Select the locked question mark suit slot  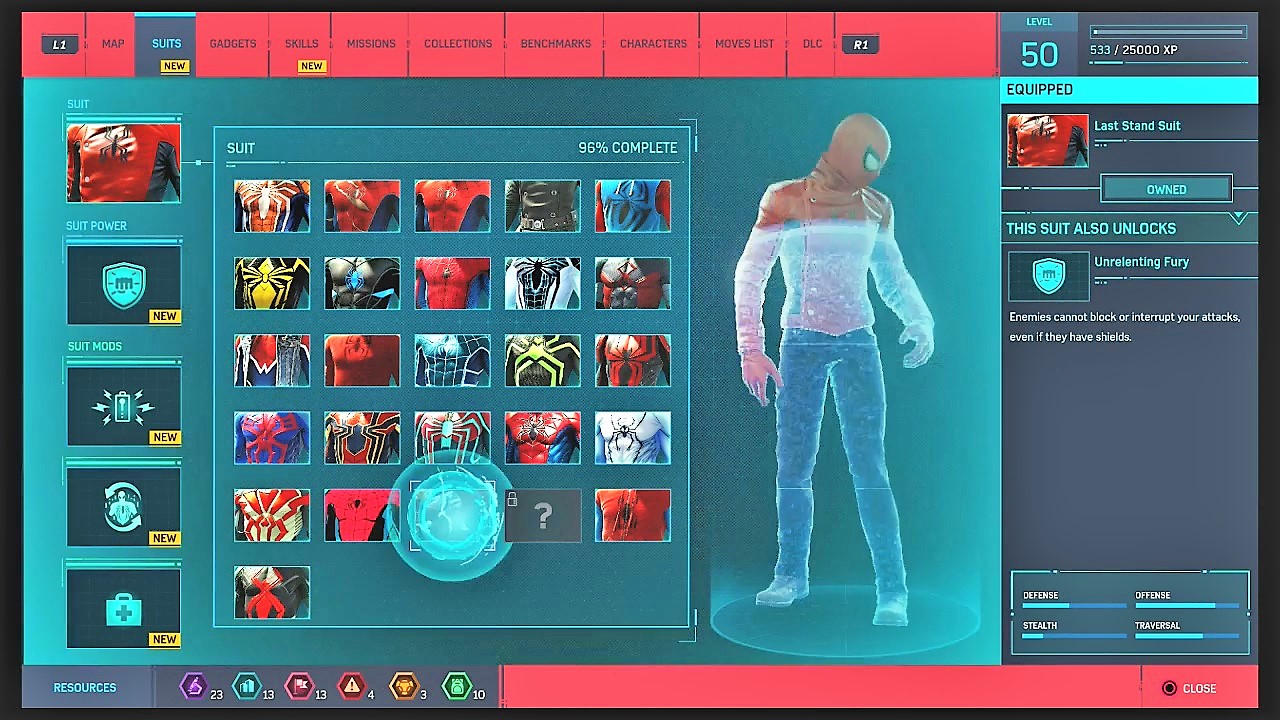[542, 515]
